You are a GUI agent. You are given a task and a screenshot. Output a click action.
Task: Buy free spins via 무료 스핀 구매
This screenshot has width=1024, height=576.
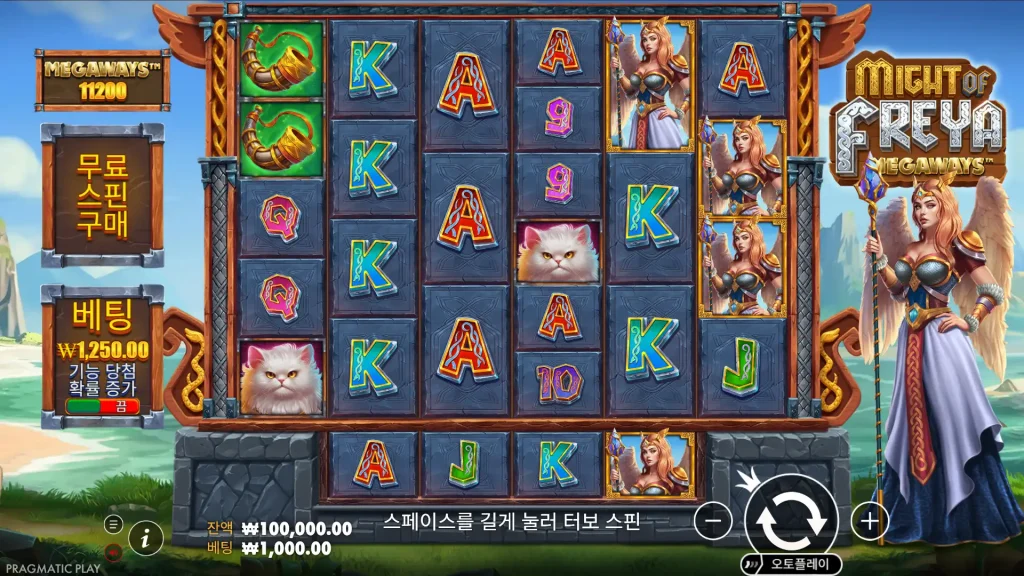tap(102, 196)
